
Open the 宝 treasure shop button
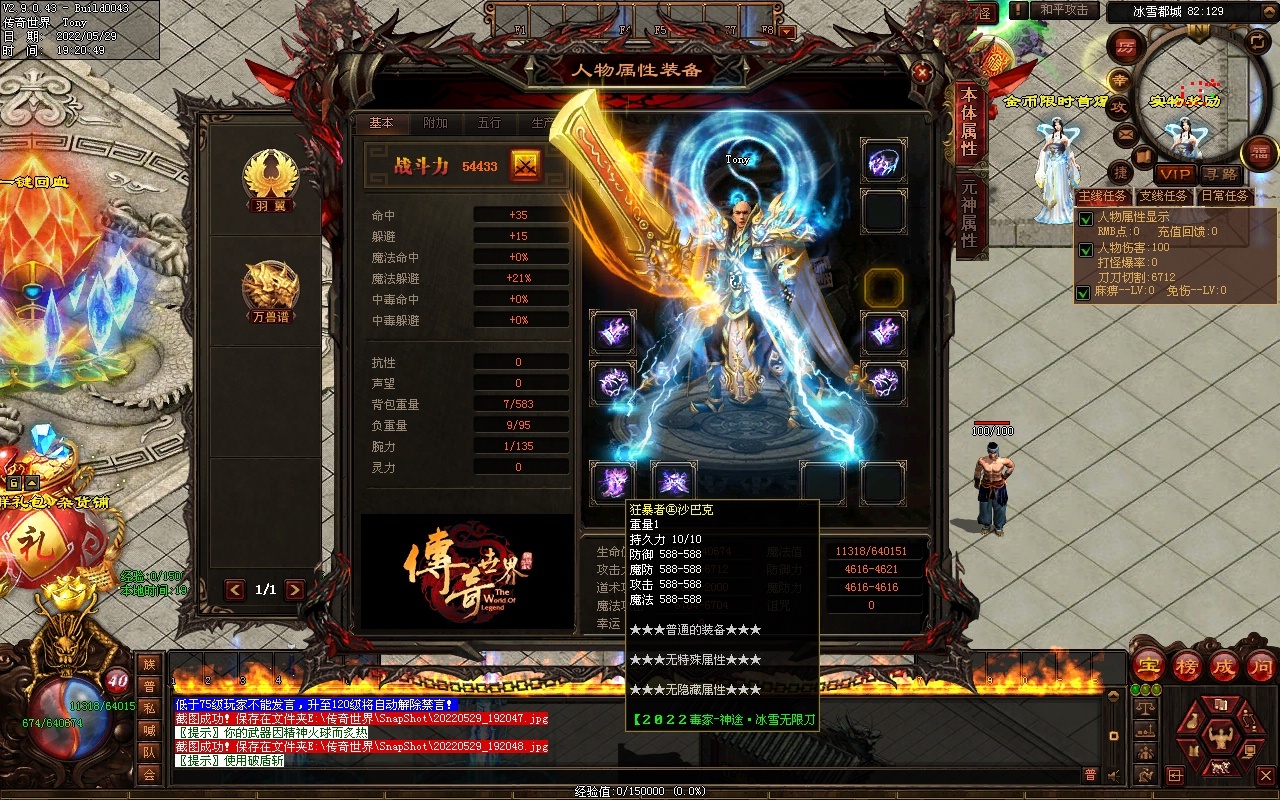[x=1148, y=665]
